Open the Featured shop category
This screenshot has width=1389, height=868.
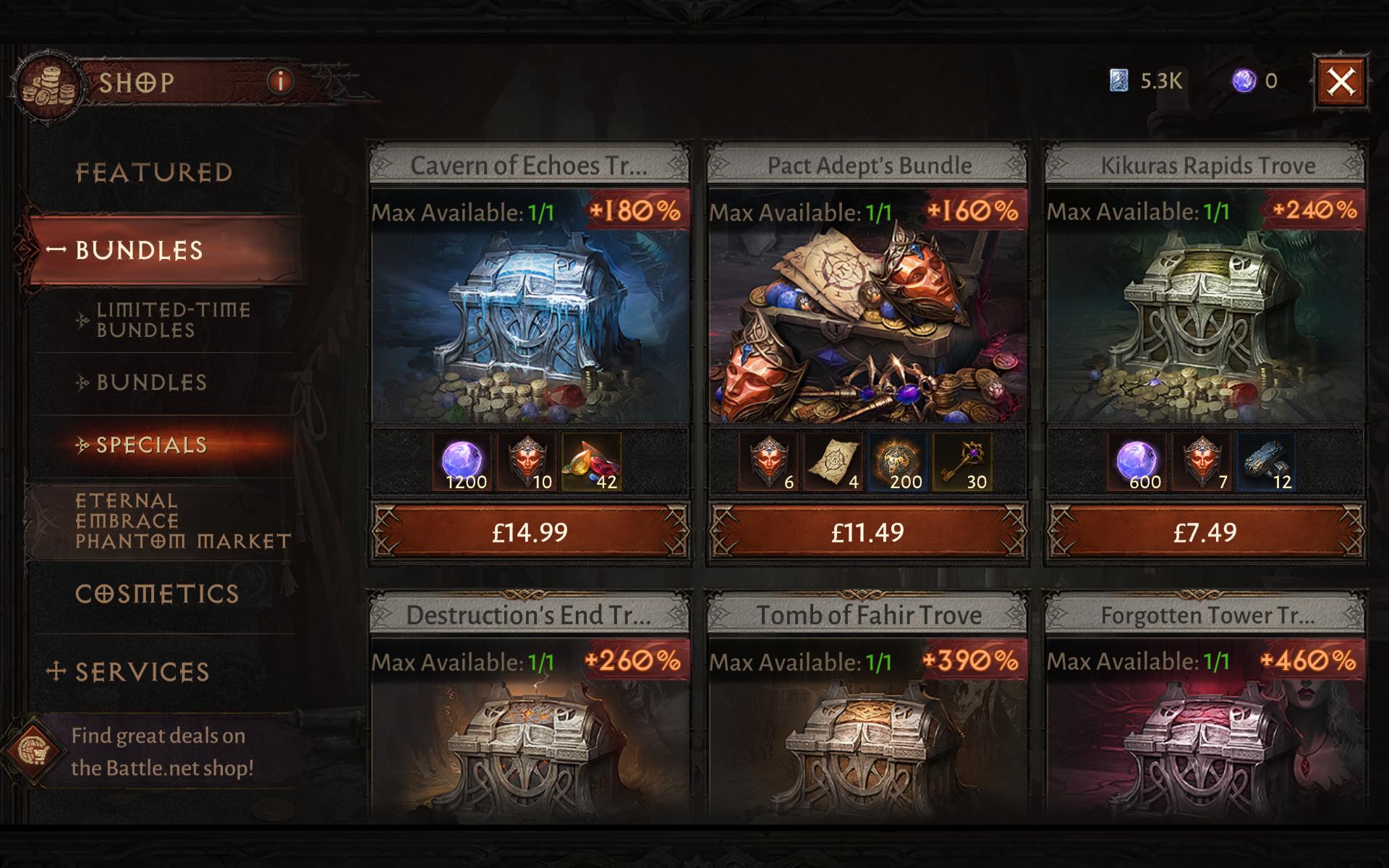tap(155, 172)
